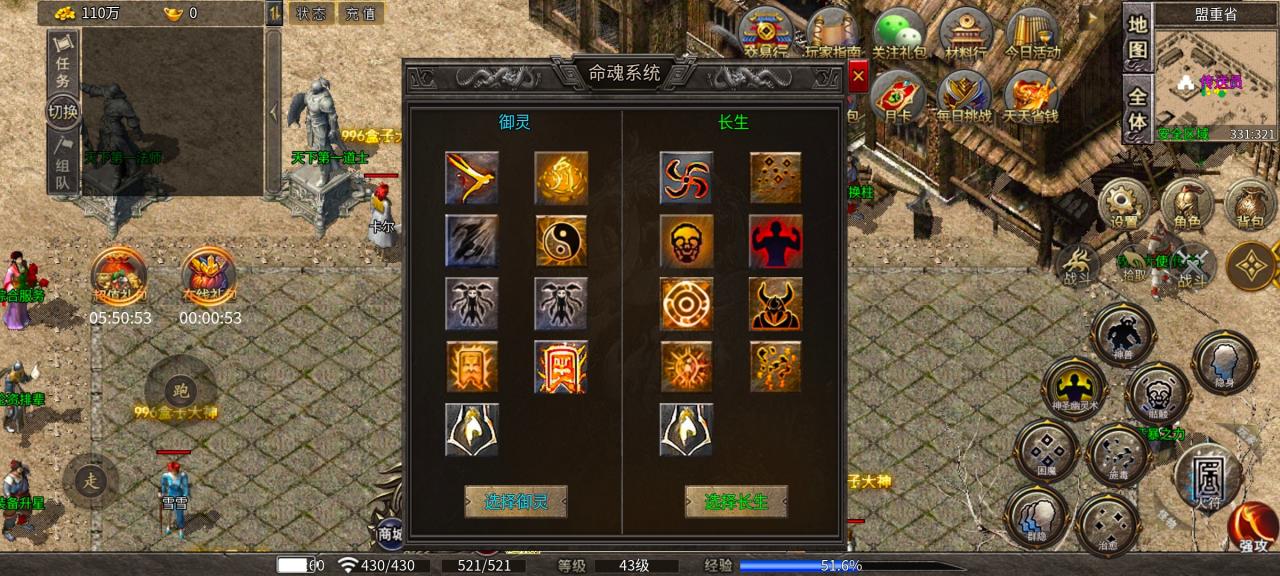Screen dimensions: 1280x576
Task: Cast the 治愈 healing skill
Action: pyautogui.click(x=1108, y=525)
